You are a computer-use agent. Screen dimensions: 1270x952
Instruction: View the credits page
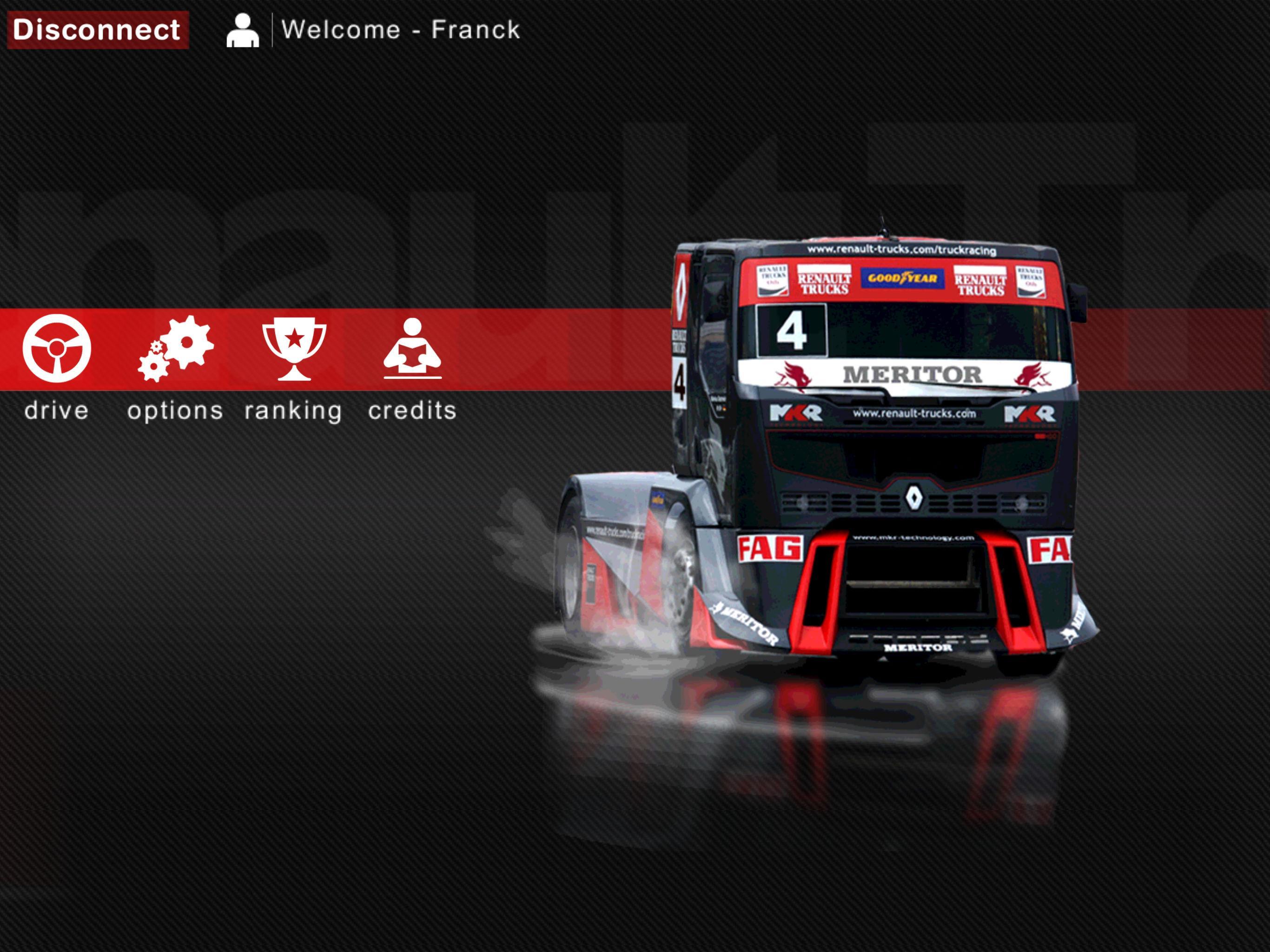412,349
